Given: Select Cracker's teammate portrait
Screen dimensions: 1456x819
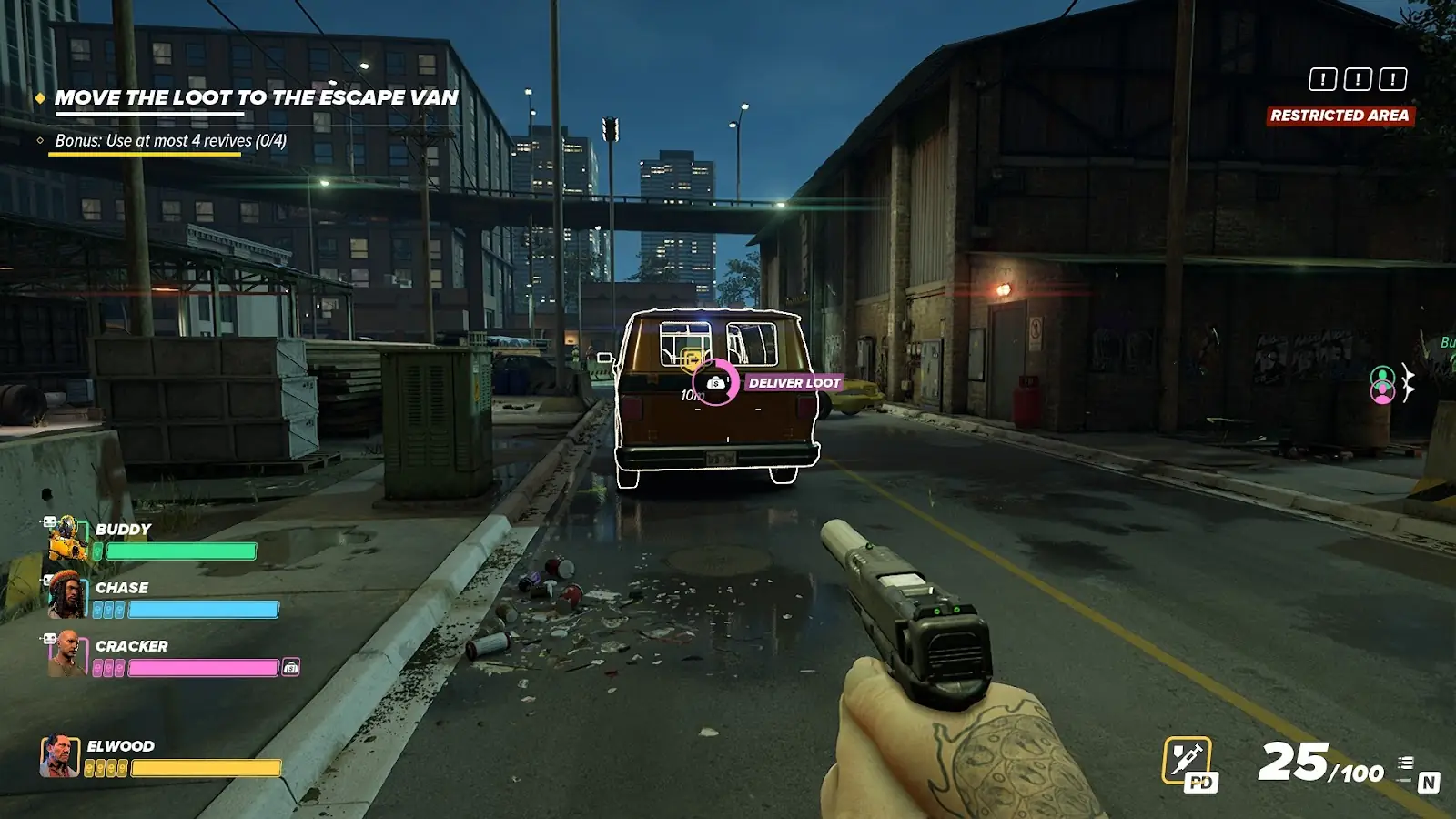Looking at the screenshot, I should coord(66,653).
